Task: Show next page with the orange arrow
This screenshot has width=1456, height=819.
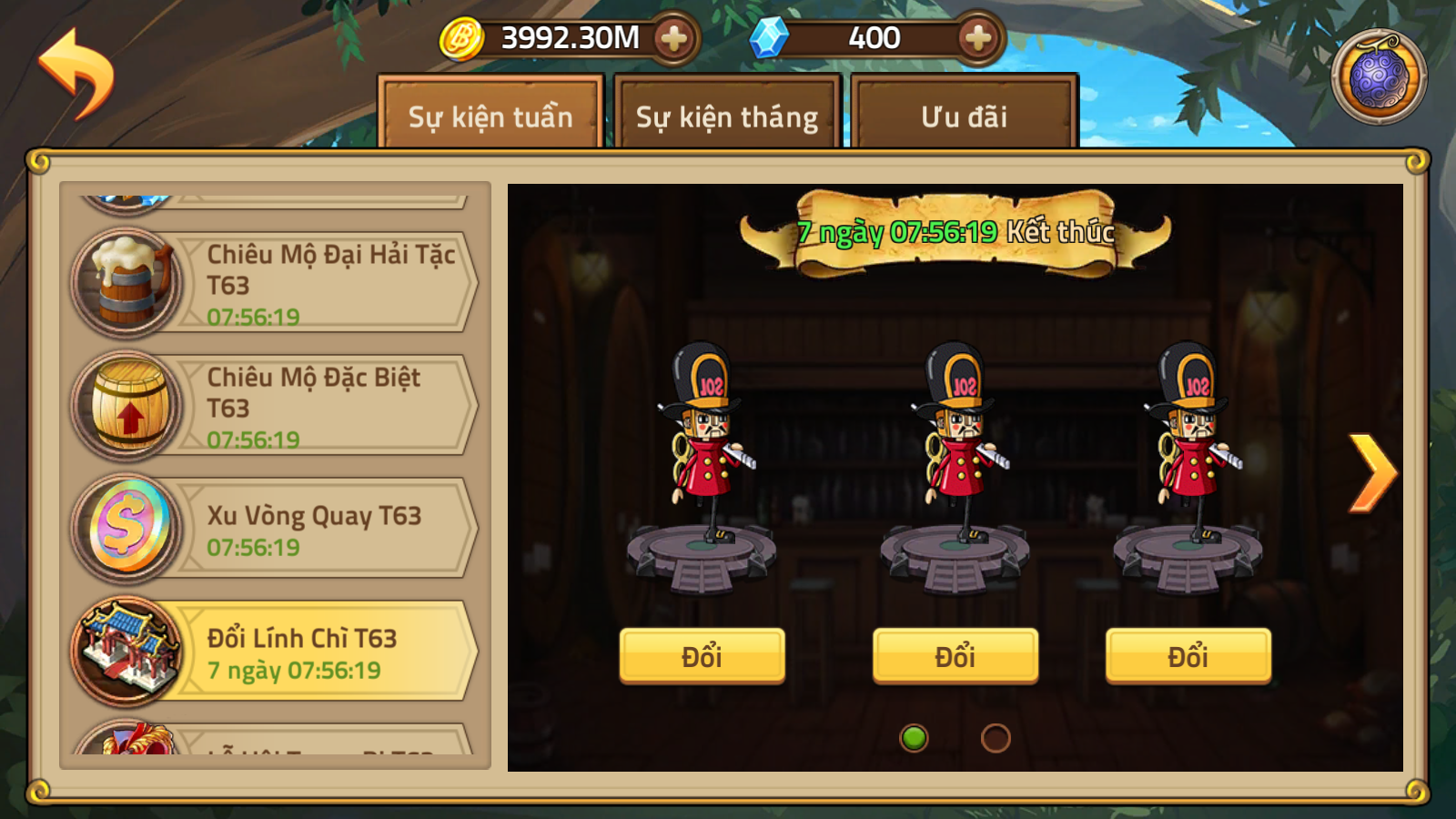Action: click(1371, 472)
